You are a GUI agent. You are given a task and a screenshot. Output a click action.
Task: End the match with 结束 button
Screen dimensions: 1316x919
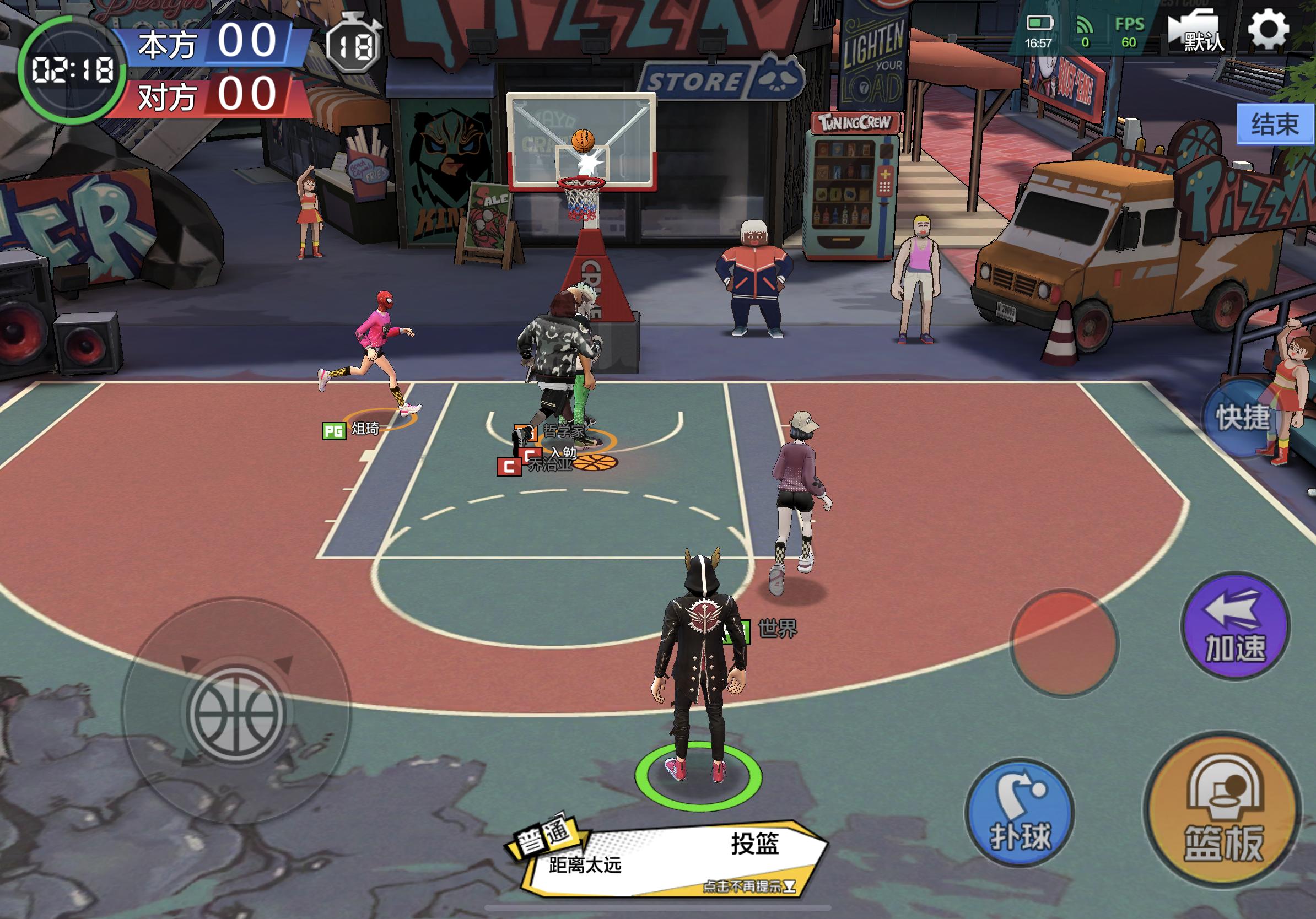(x=1275, y=125)
